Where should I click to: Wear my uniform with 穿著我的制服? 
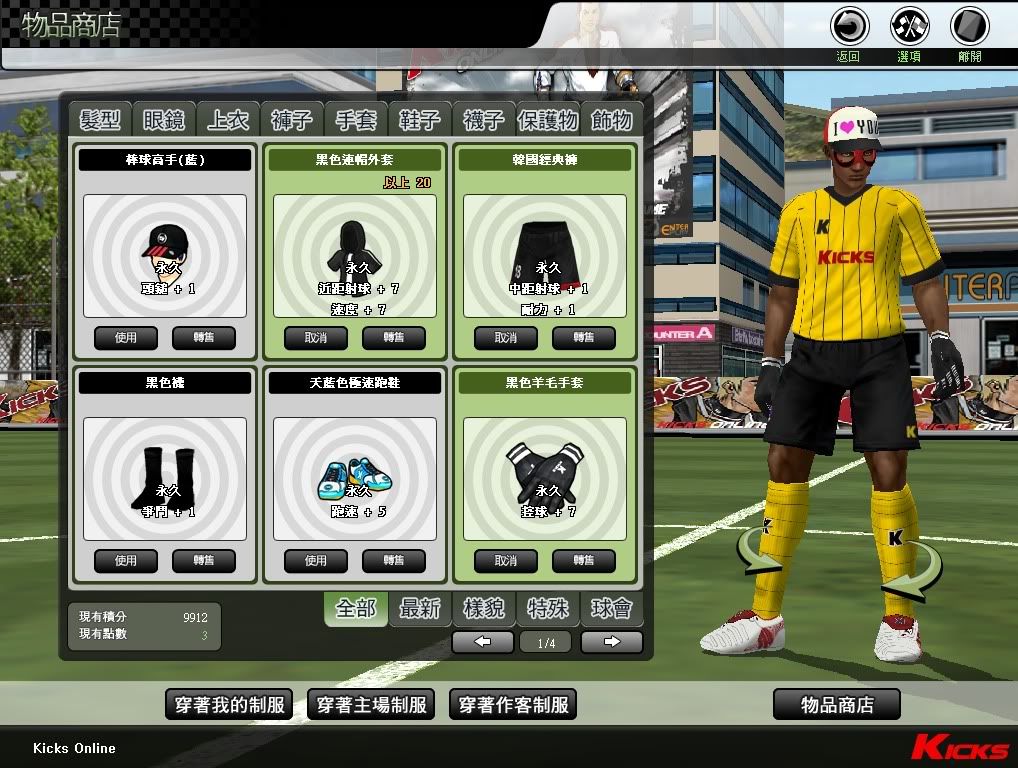point(228,705)
